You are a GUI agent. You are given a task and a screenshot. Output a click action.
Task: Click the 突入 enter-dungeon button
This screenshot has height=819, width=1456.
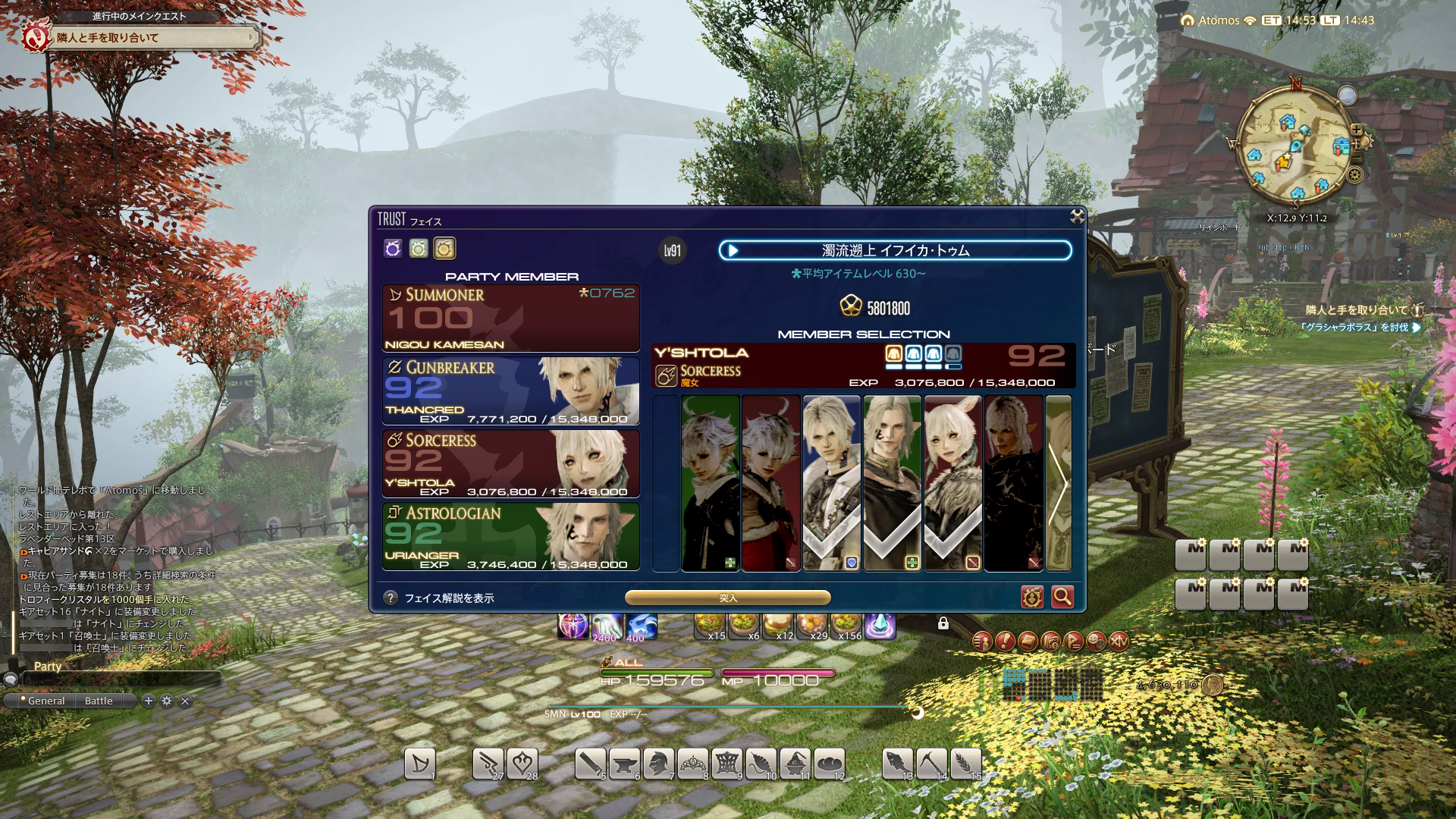tap(727, 598)
